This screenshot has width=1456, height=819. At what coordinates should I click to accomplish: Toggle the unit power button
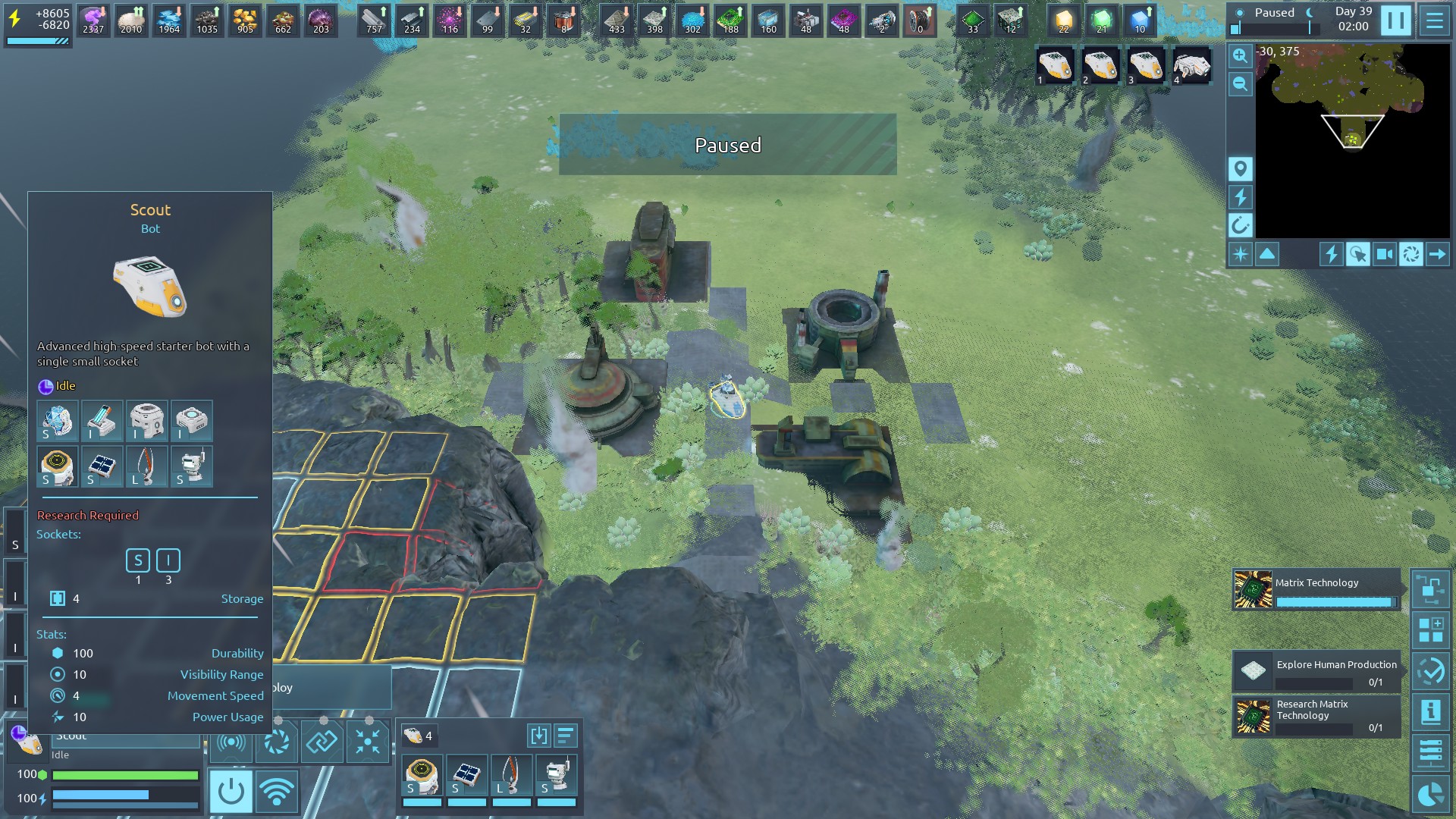pyautogui.click(x=231, y=792)
